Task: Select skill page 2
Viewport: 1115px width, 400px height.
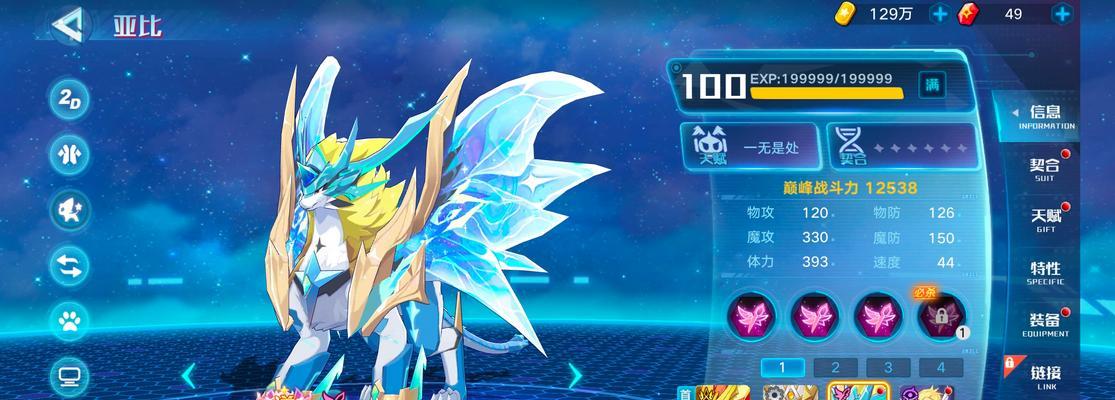Action: pyautogui.click(x=834, y=367)
